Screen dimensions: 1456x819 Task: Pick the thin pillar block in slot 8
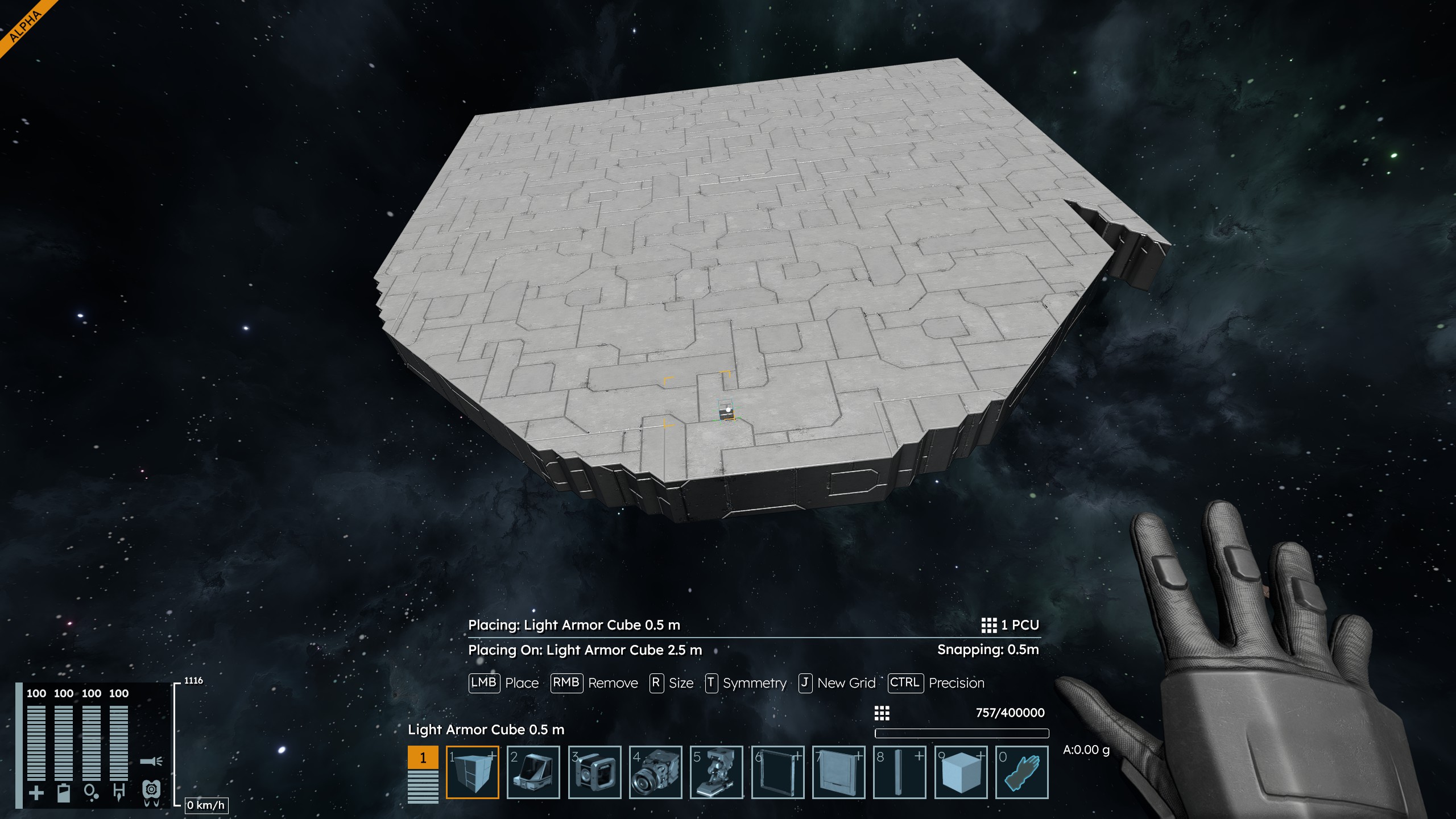point(899,772)
